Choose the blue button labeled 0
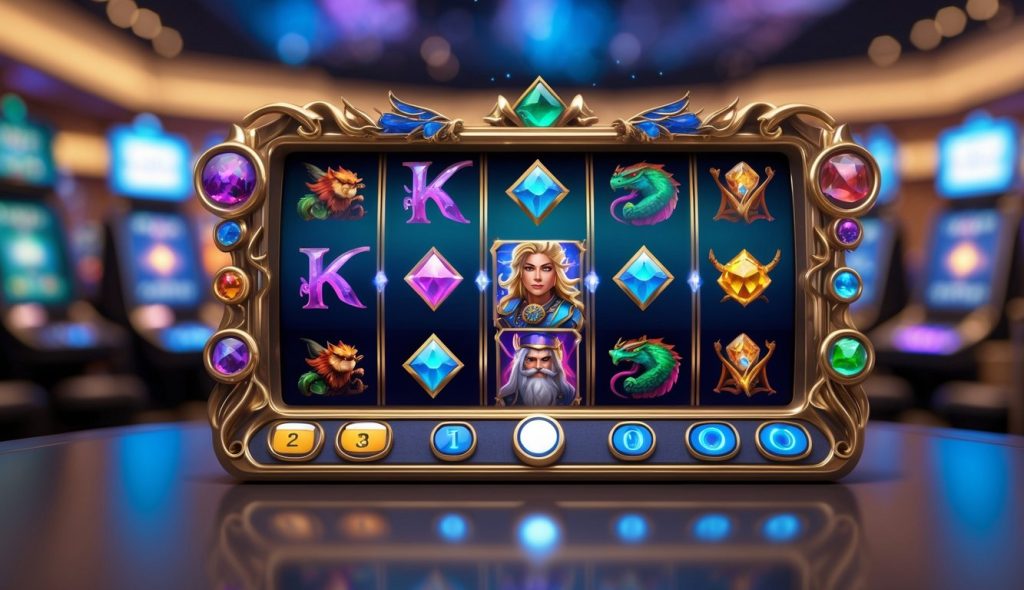1024x590 pixels. 632,440
